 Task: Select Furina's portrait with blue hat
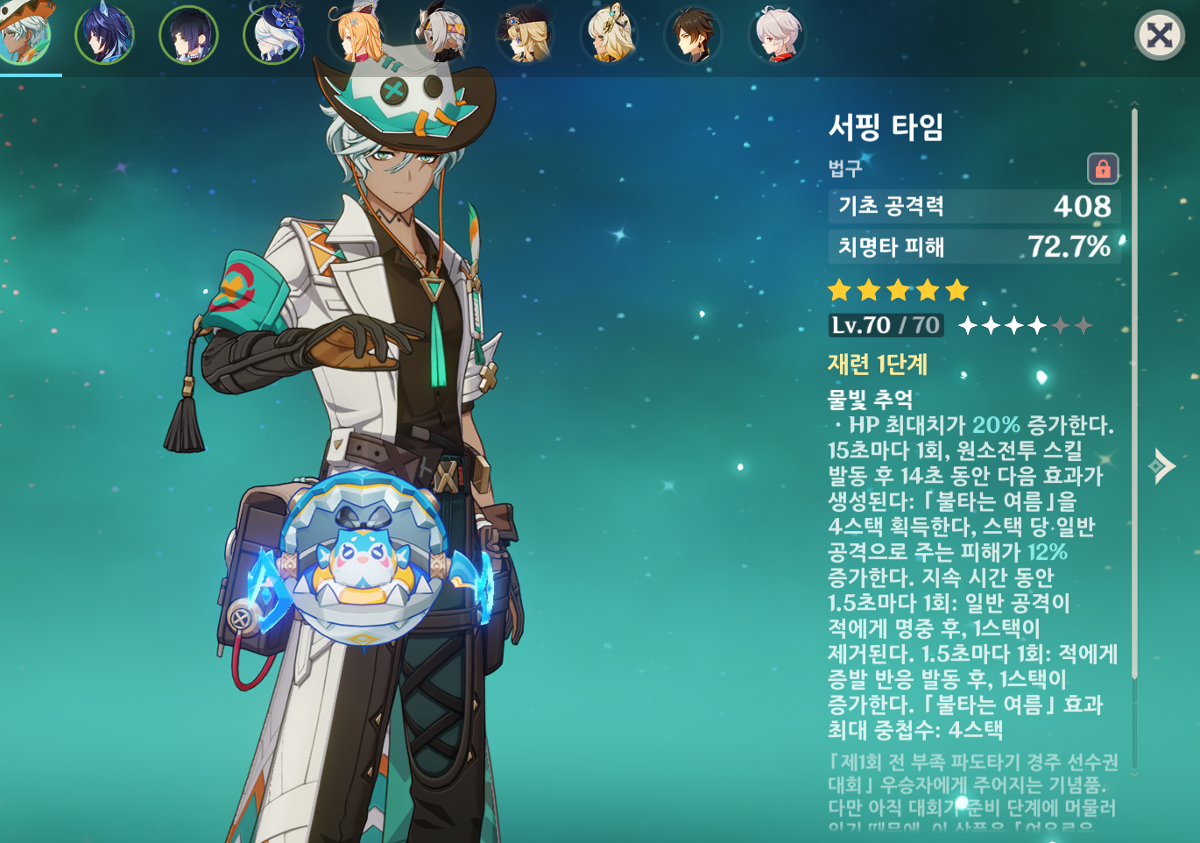(x=272, y=35)
